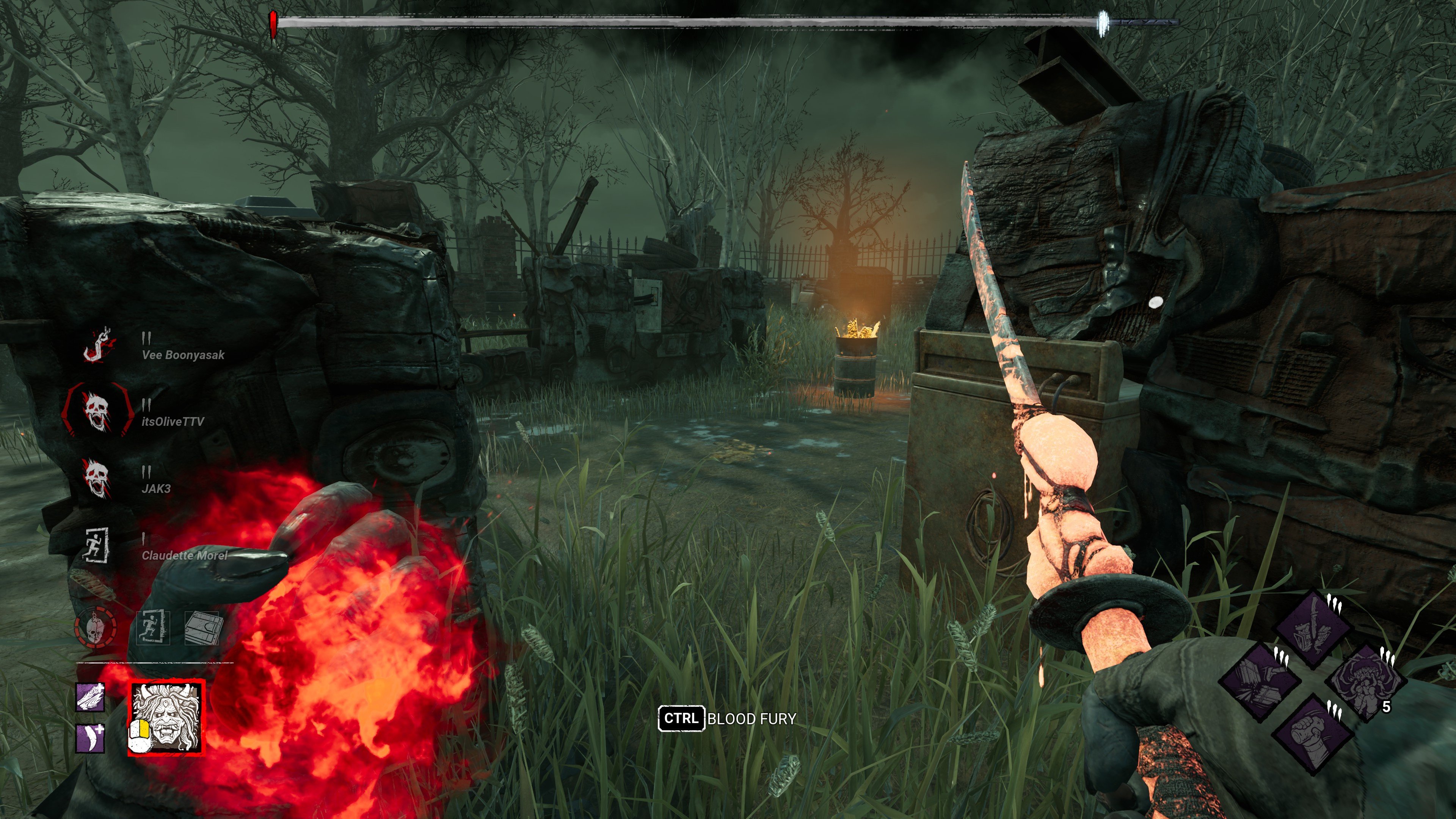This screenshot has height=819, width=1456.
Task: Click the exit gate running-man icon
Action: click(x=152, y=627)
